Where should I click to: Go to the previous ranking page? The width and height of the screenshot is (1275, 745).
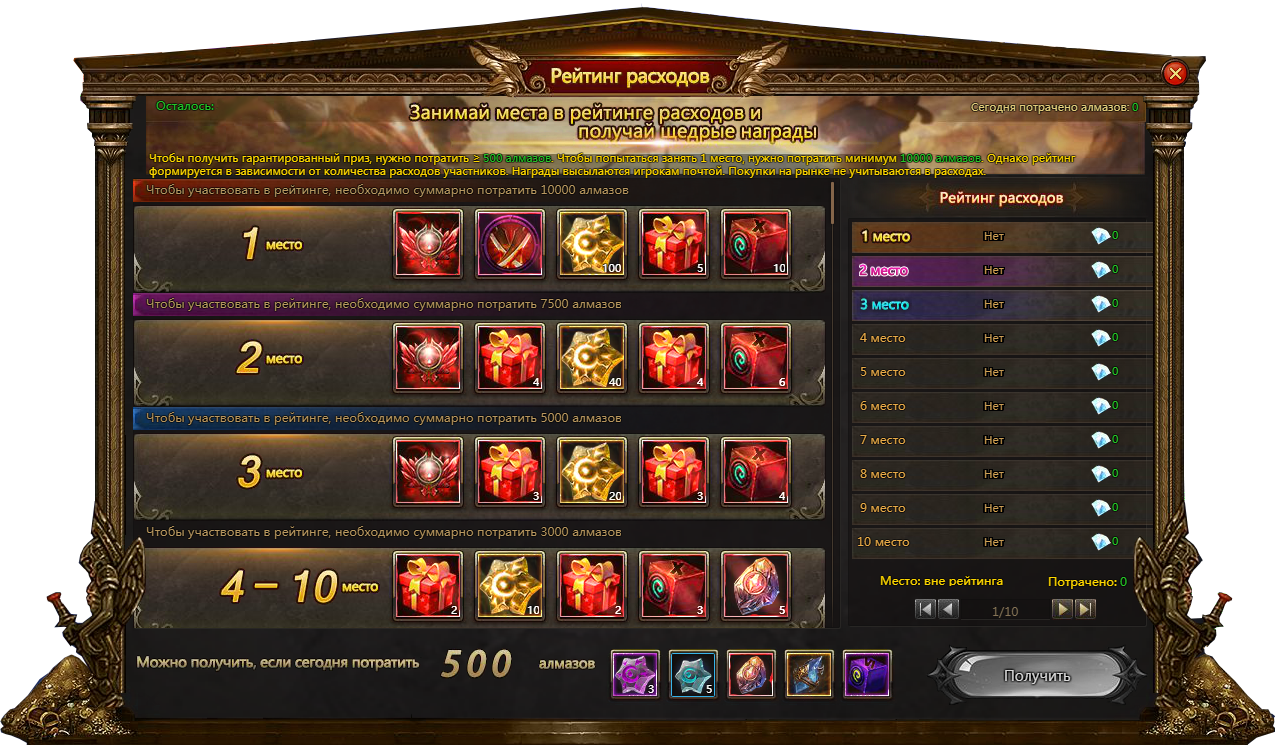pos(948,609)
